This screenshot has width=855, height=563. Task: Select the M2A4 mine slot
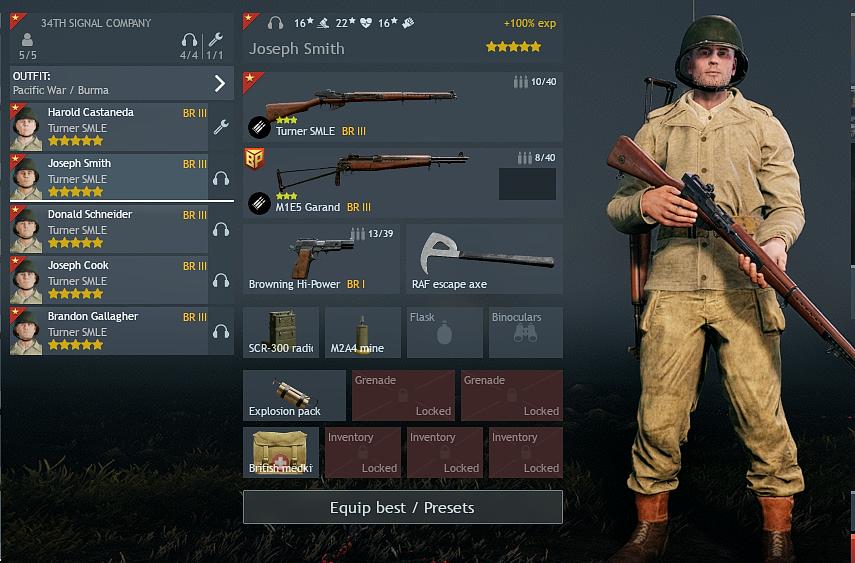pyautogui.click(x=362, y=333)
